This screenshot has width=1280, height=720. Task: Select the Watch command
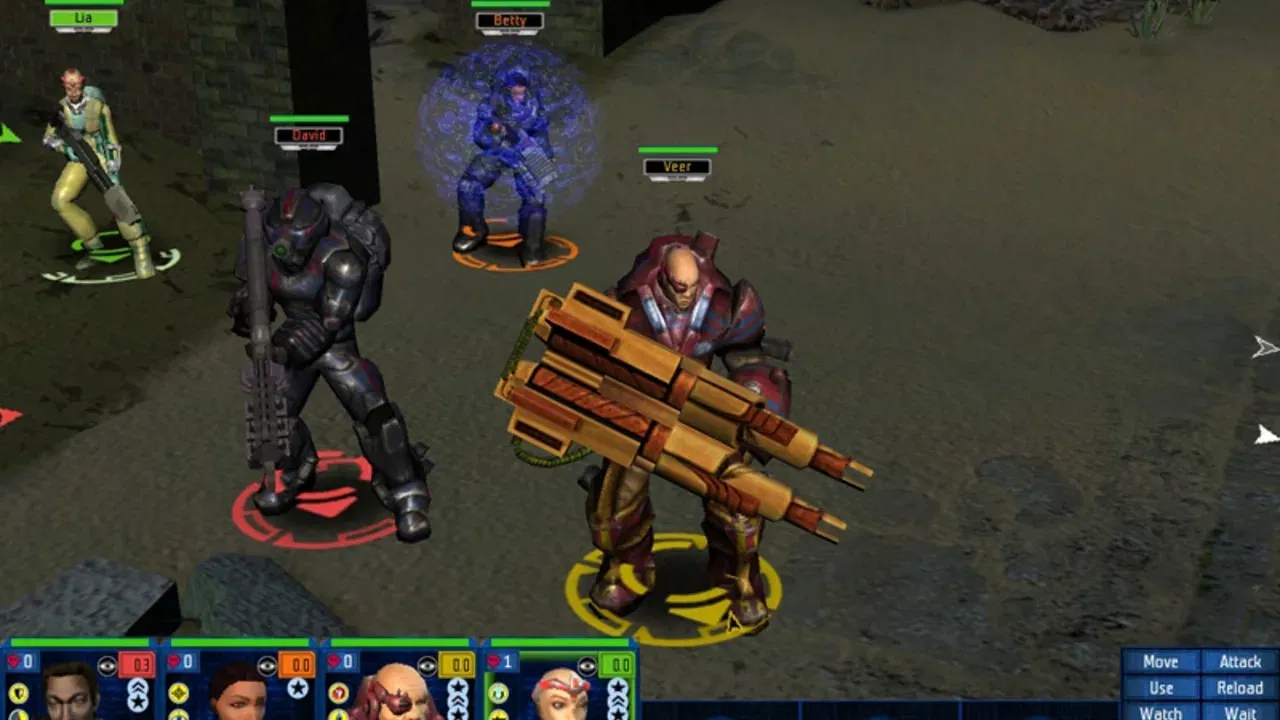tap(1160, 713)
